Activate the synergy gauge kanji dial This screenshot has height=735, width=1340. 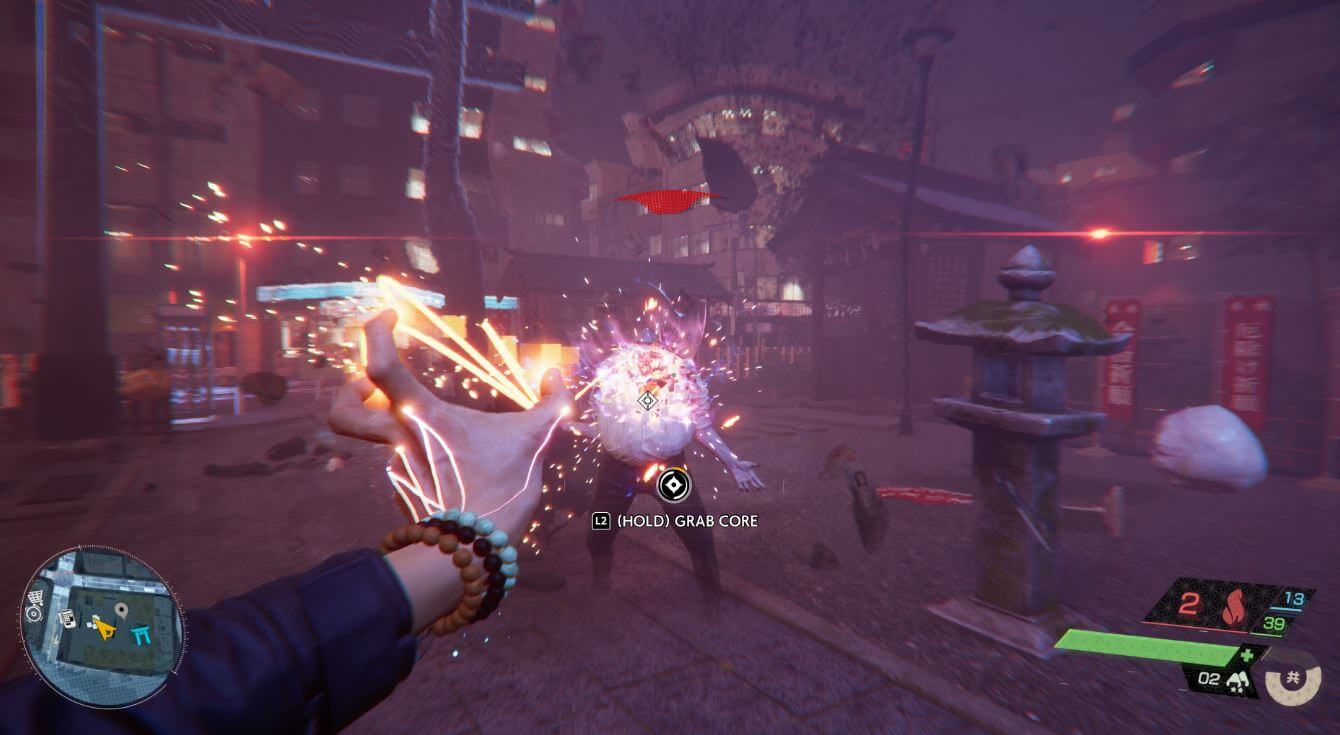[x=1293, y=679]
